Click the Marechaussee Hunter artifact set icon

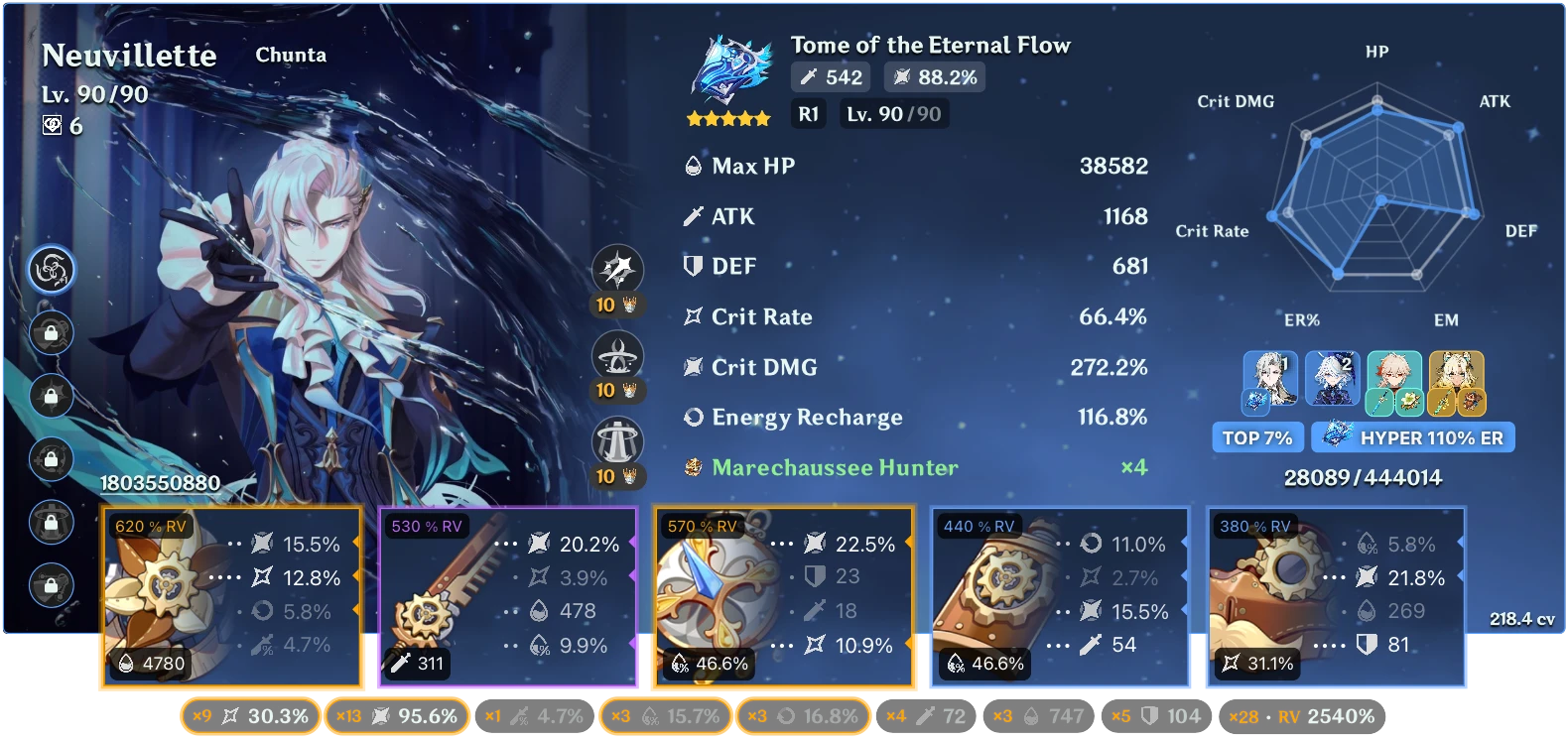[x=692, y=467]
